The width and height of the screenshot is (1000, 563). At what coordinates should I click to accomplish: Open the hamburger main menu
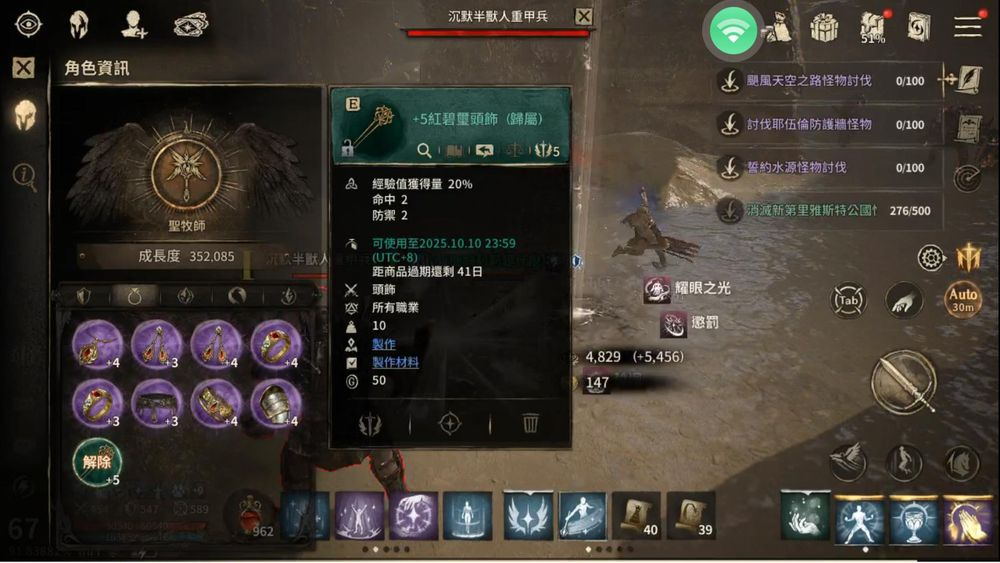point(967,27)
